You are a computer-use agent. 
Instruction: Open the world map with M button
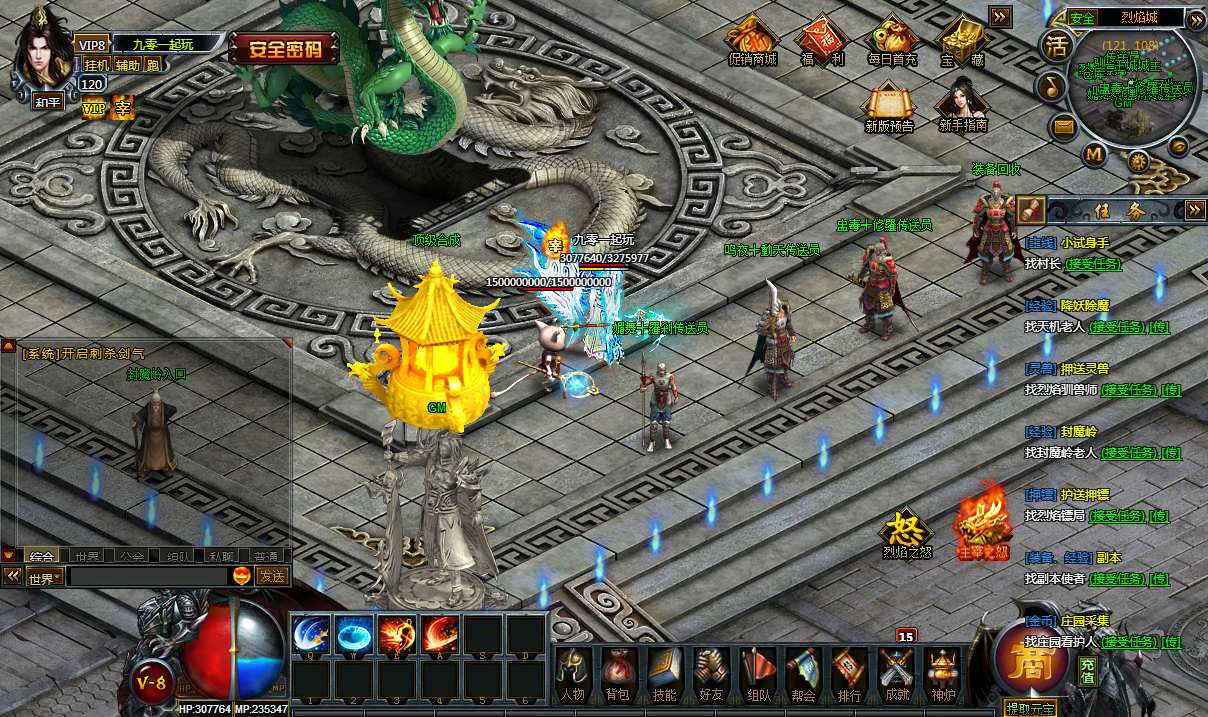pos(1094,154)
